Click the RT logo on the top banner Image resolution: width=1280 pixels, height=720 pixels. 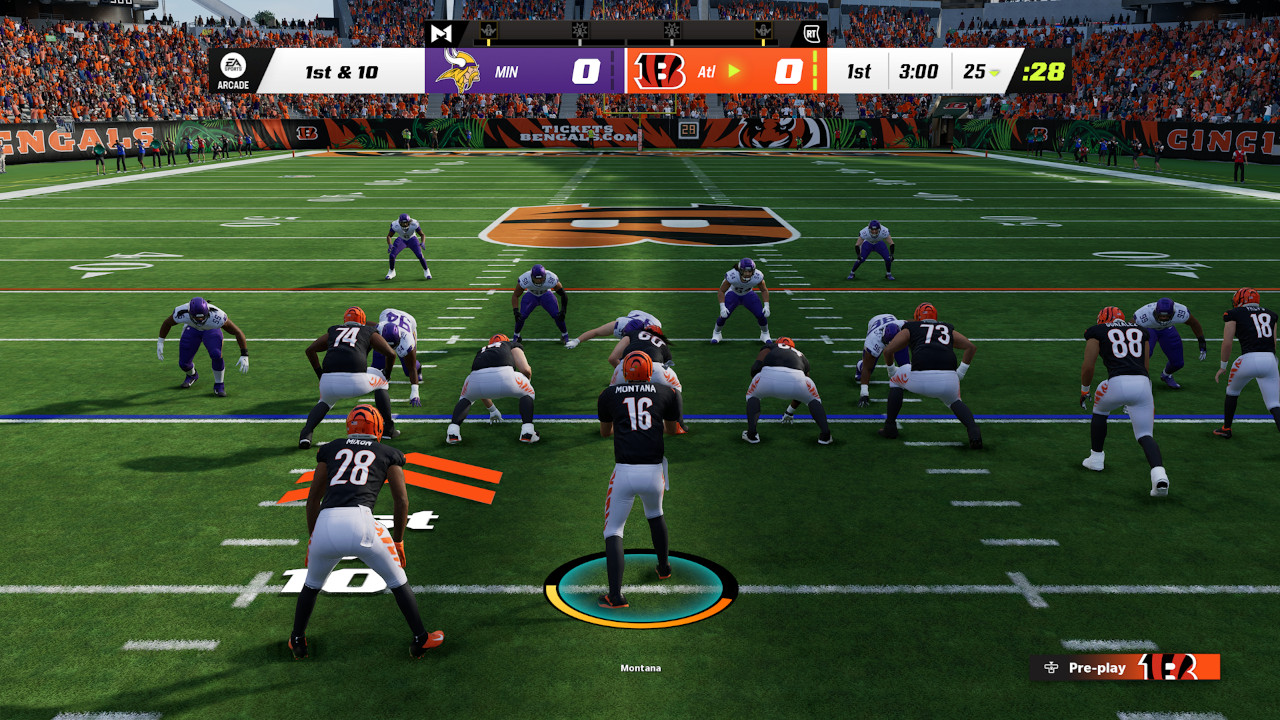click(810, 32)
